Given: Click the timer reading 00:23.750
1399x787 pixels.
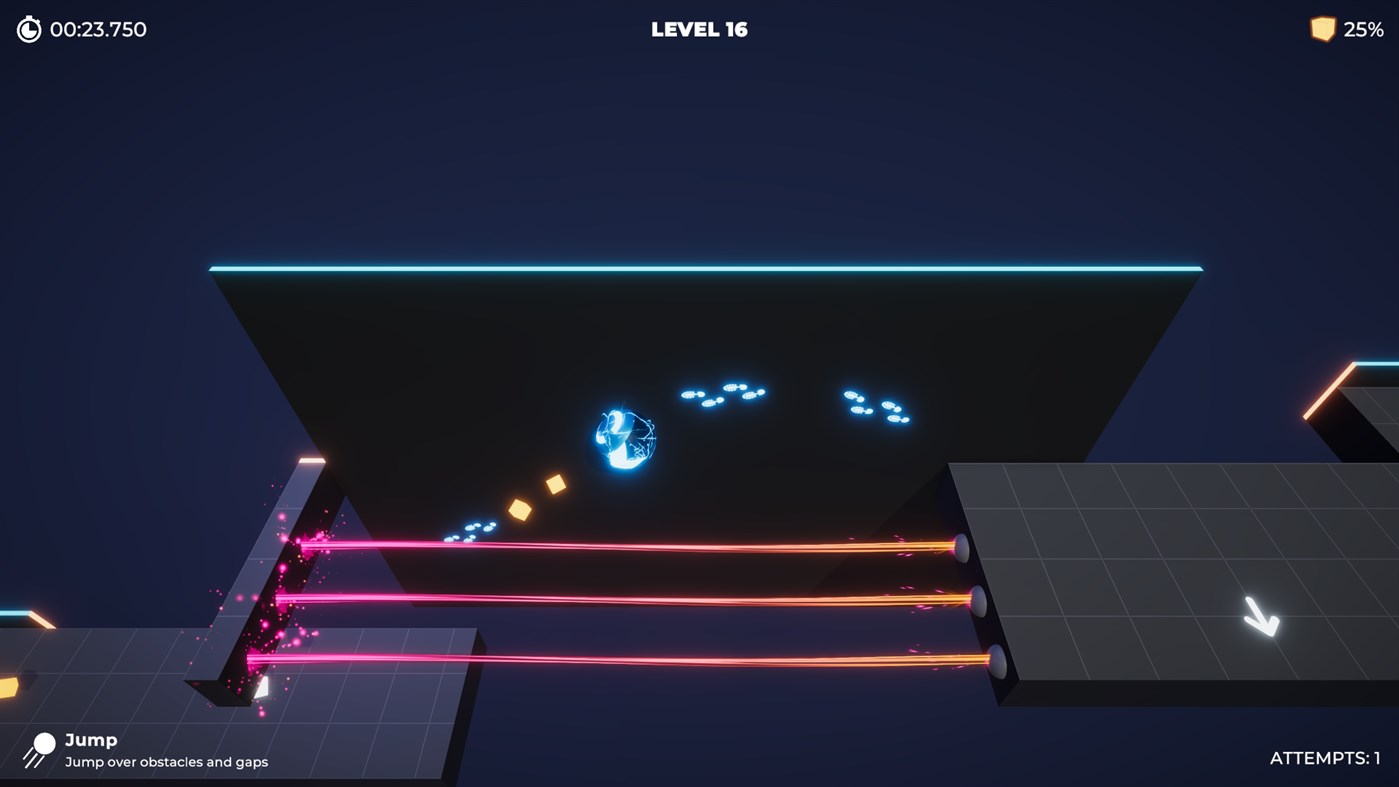Looking at the screenshot, I should tap(98, 29).
